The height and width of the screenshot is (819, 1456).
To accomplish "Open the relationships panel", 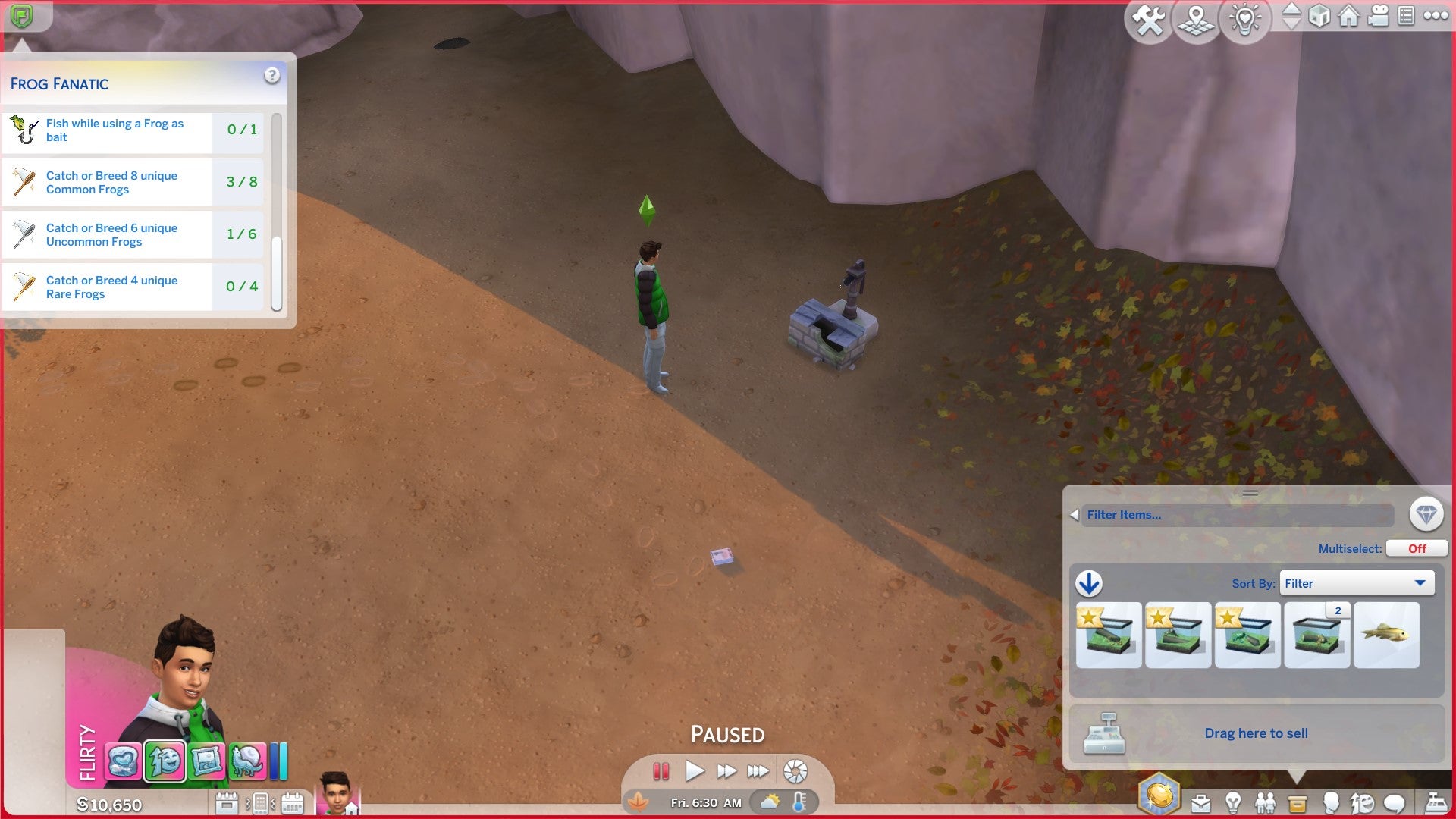I will (x=1264, y=802).
